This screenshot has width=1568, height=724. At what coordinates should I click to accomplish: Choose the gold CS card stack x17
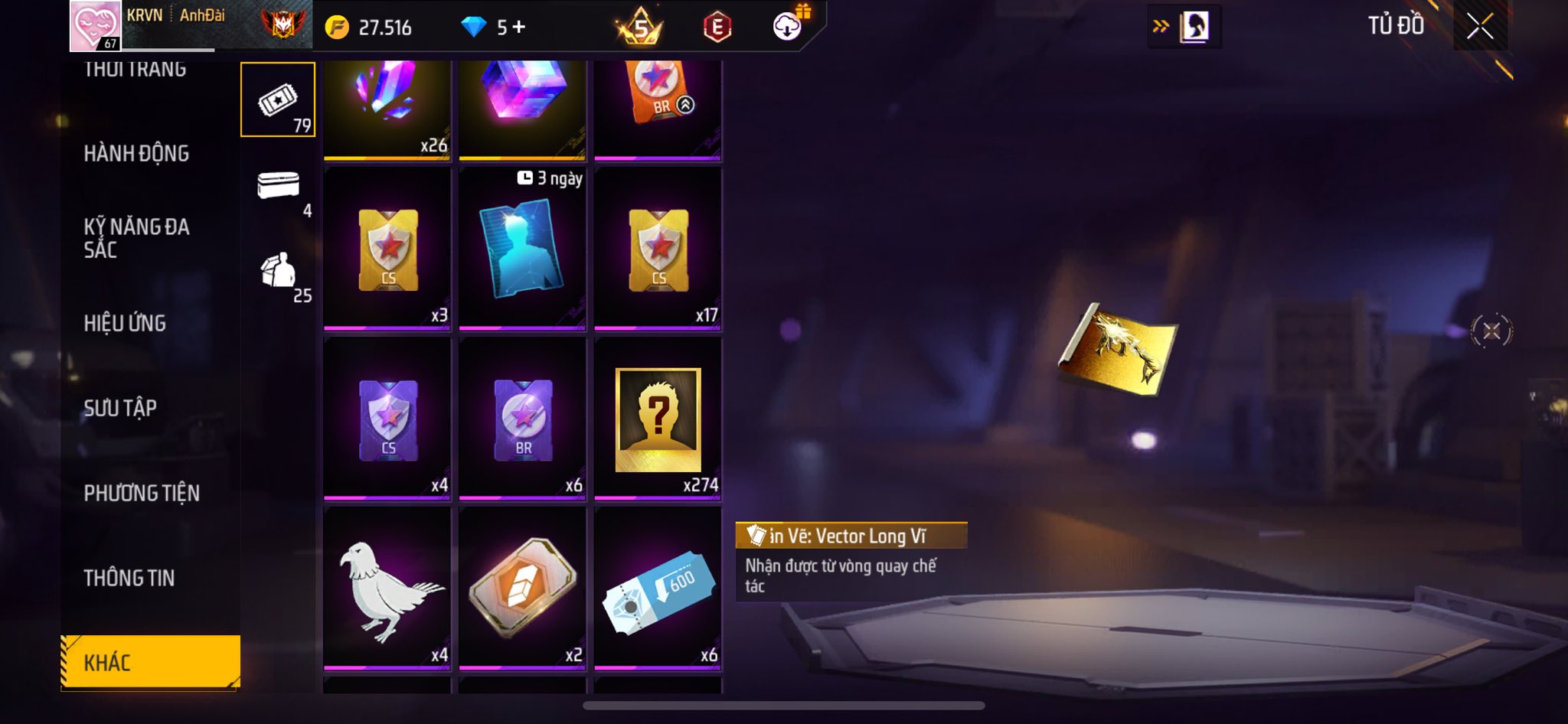[658, 249]
